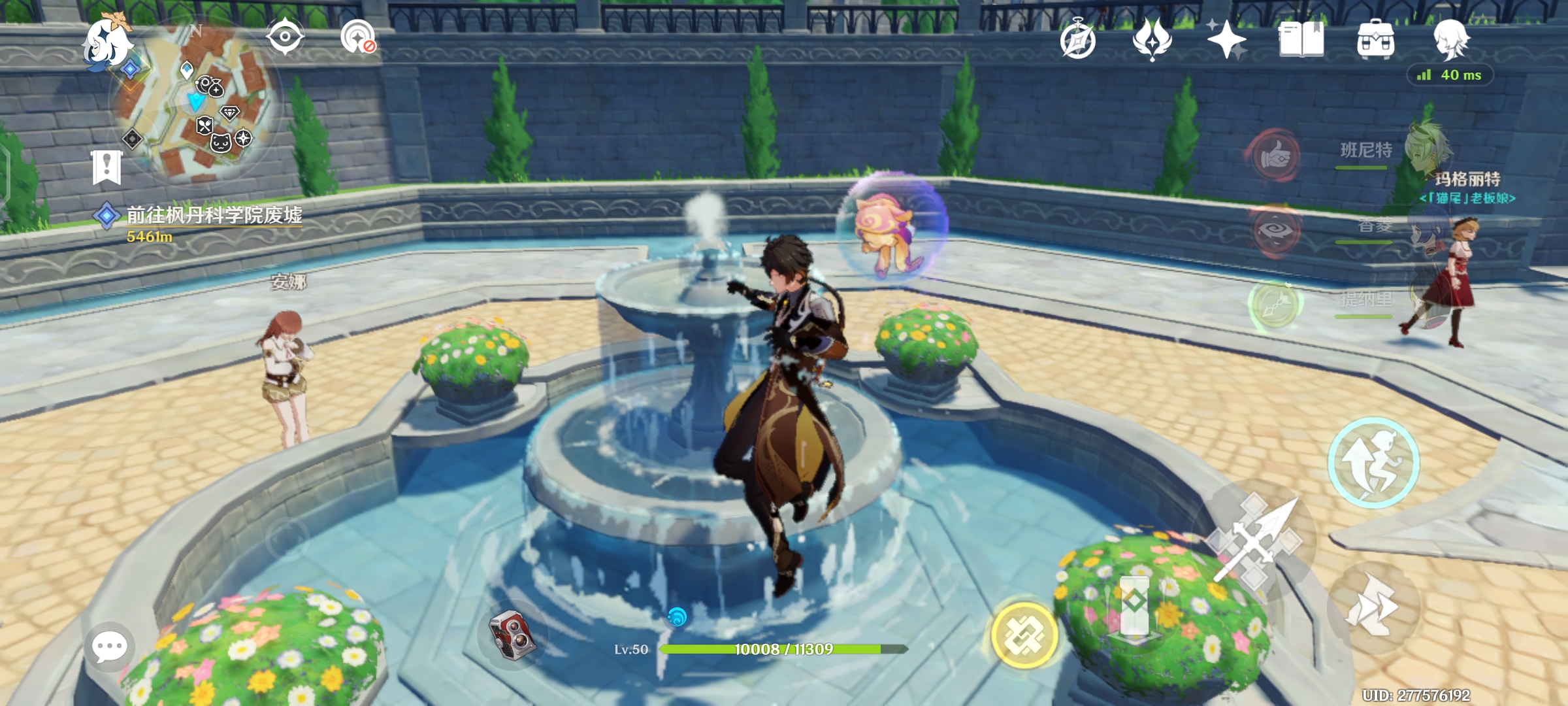The image size is (1568, 706).
Task: Open the wish four-point star icon
Action: (x=1226, y=41)
